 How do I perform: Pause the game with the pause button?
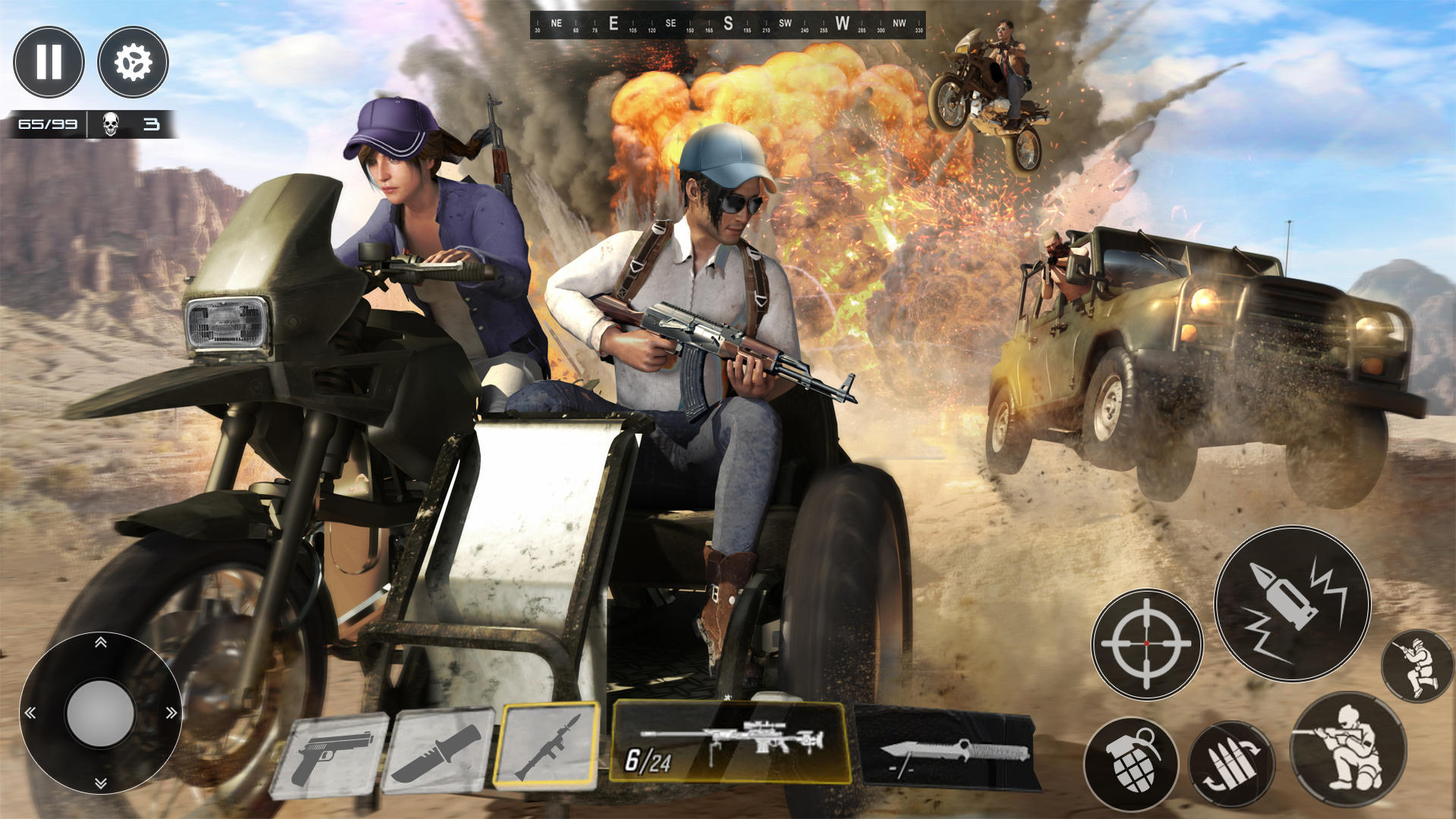point(49,62)
